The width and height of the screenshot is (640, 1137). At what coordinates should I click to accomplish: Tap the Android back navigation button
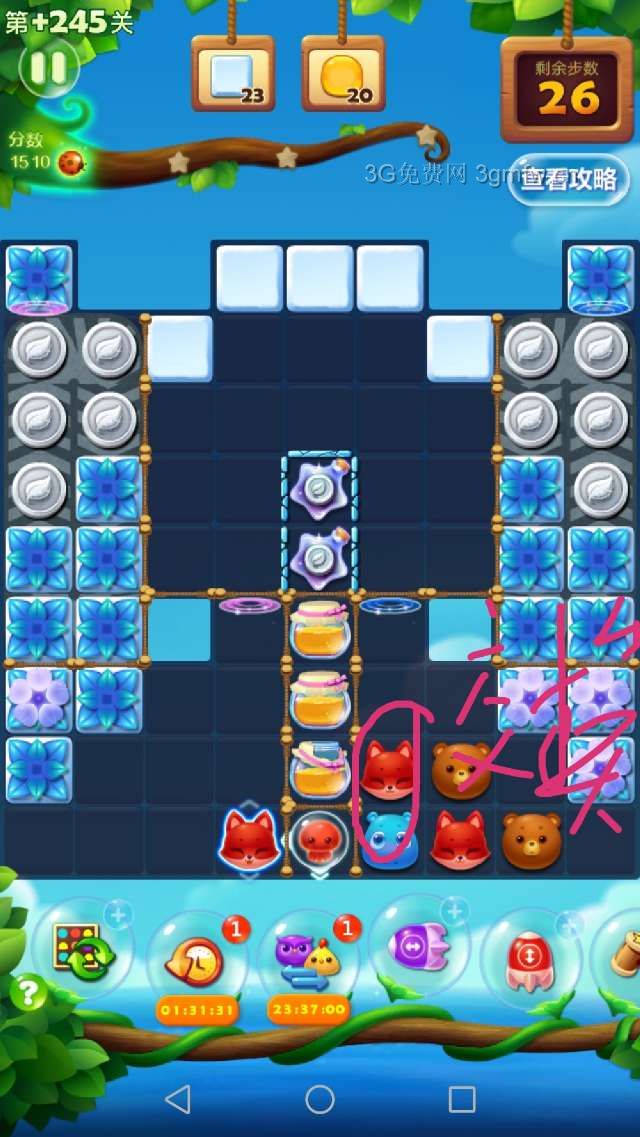pos(178,1099)
